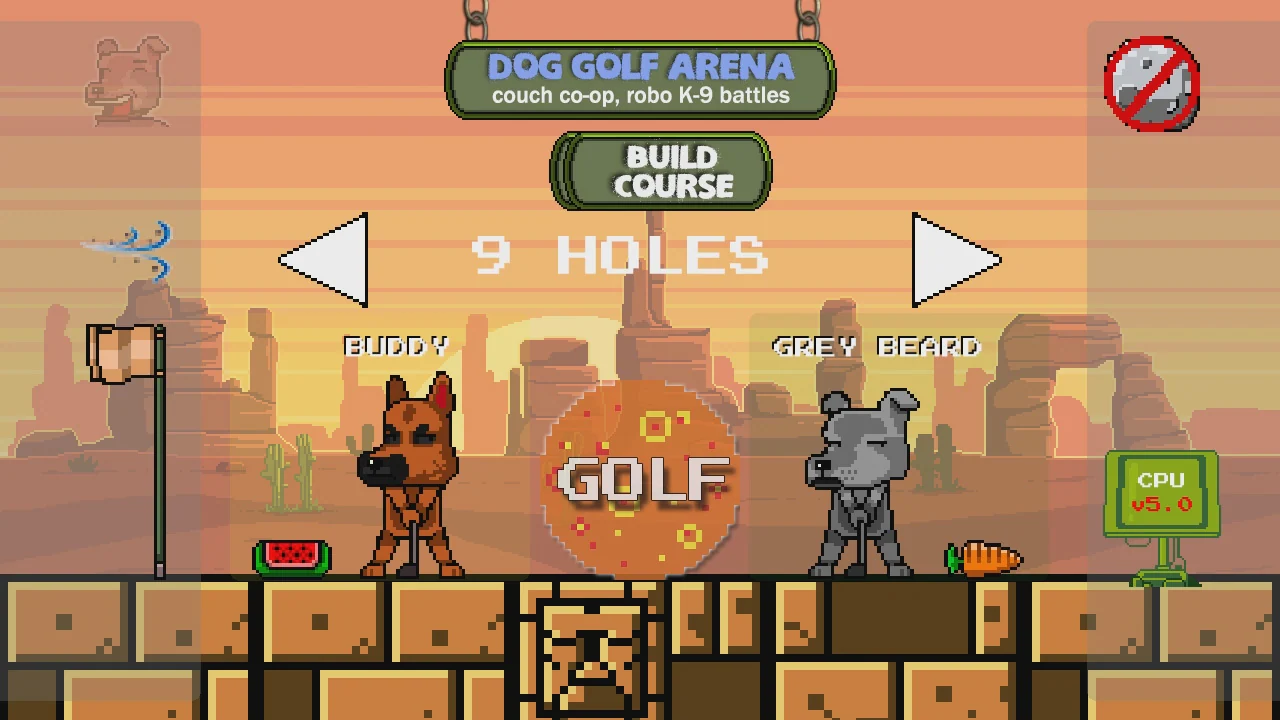The height and width of the screenshot is (720, 1280).
Task: Click the carrot next to Grey Beard
Action: point(985,557)
